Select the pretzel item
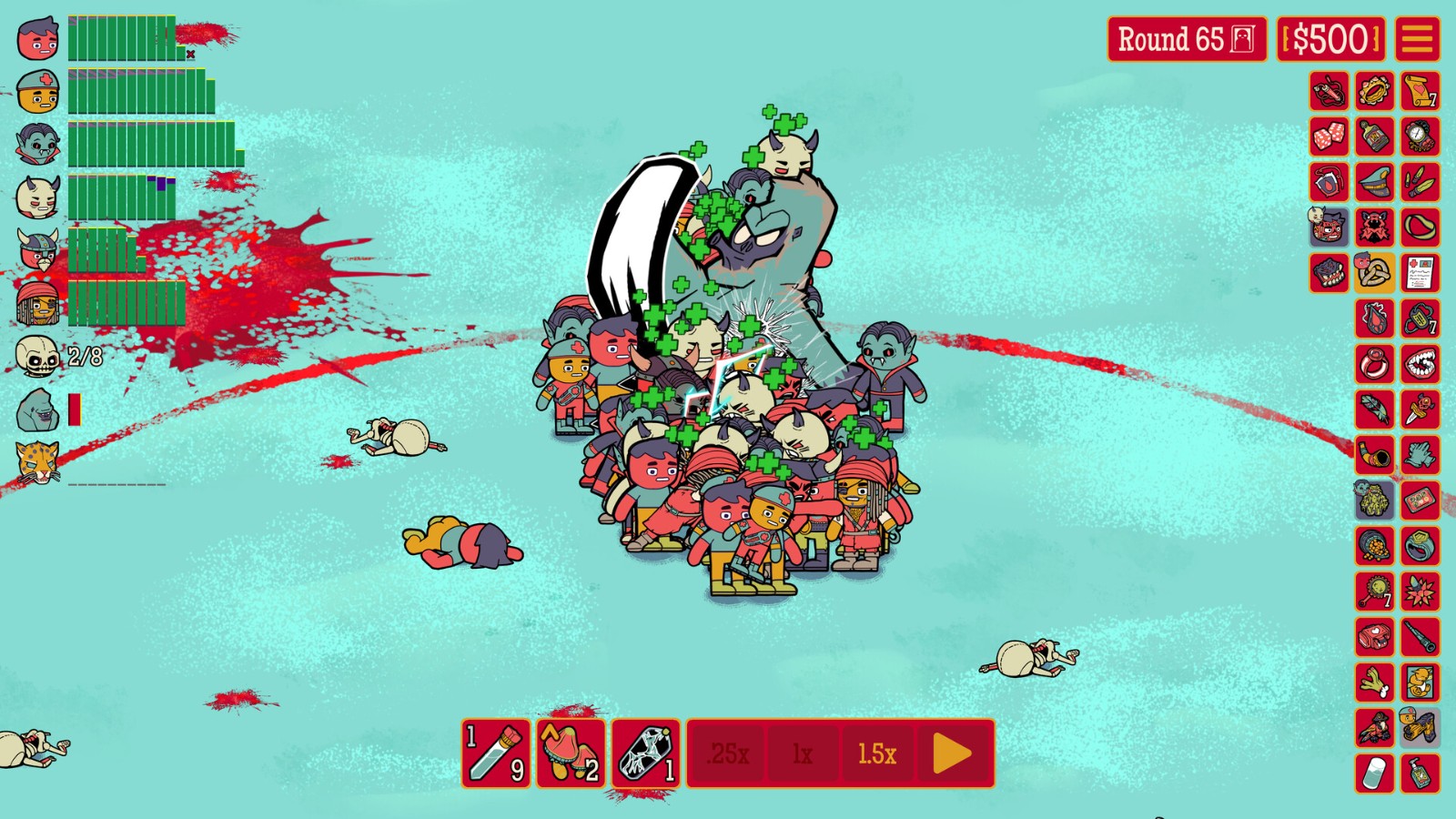The image size is (1456, 819). pyautogui.click(x=1374, y=273)
